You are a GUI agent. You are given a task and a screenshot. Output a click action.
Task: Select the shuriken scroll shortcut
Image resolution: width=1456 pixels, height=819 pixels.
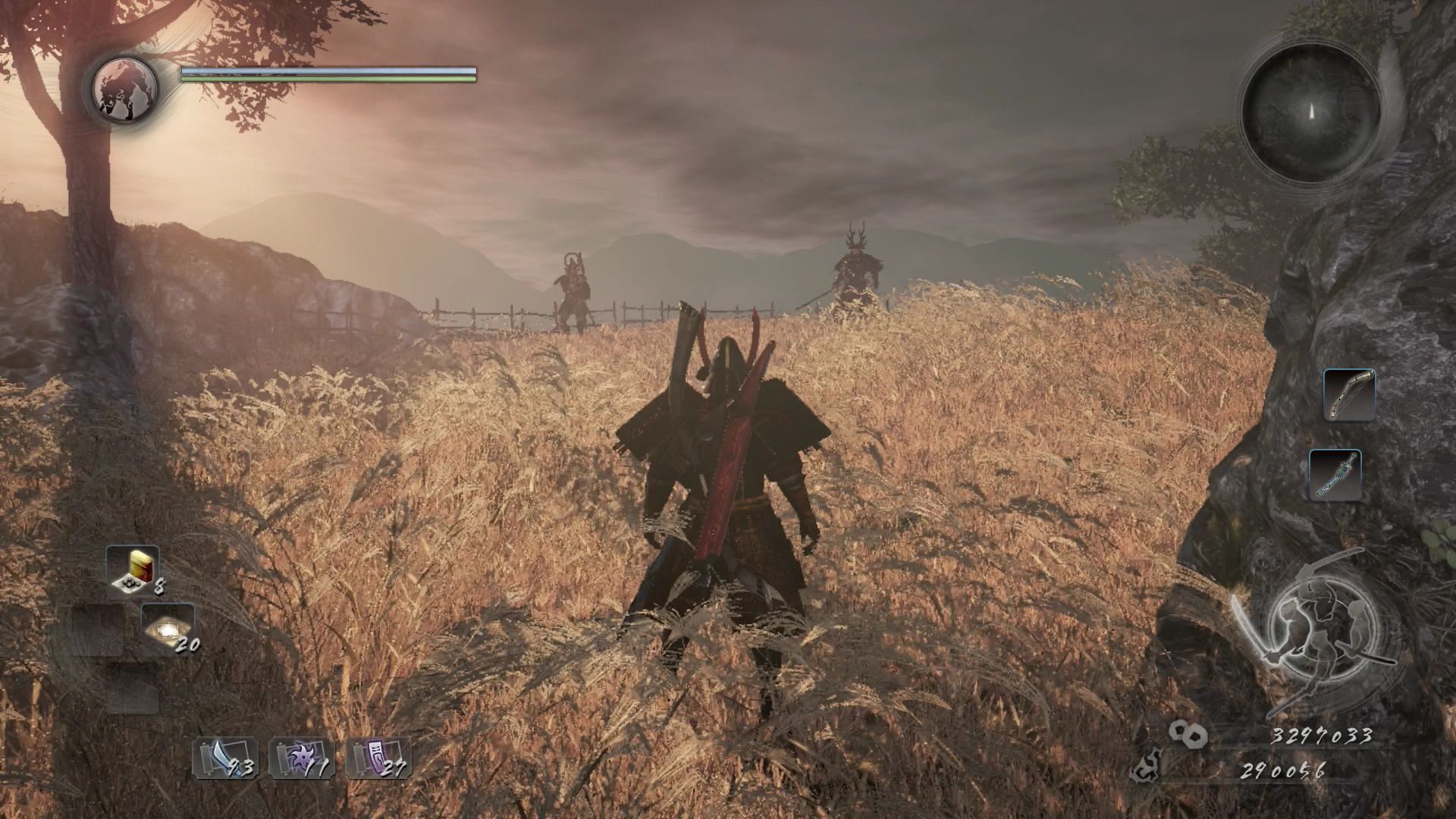(x=301, y=757)
